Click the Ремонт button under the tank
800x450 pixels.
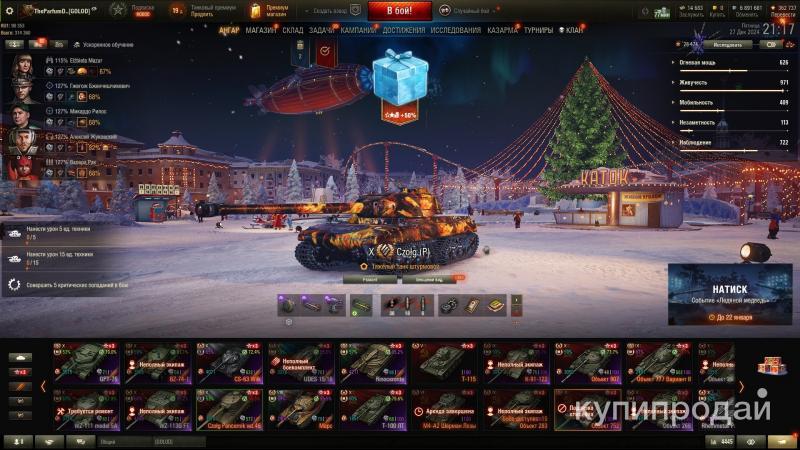pyautogui.click(x=366, y=279)
